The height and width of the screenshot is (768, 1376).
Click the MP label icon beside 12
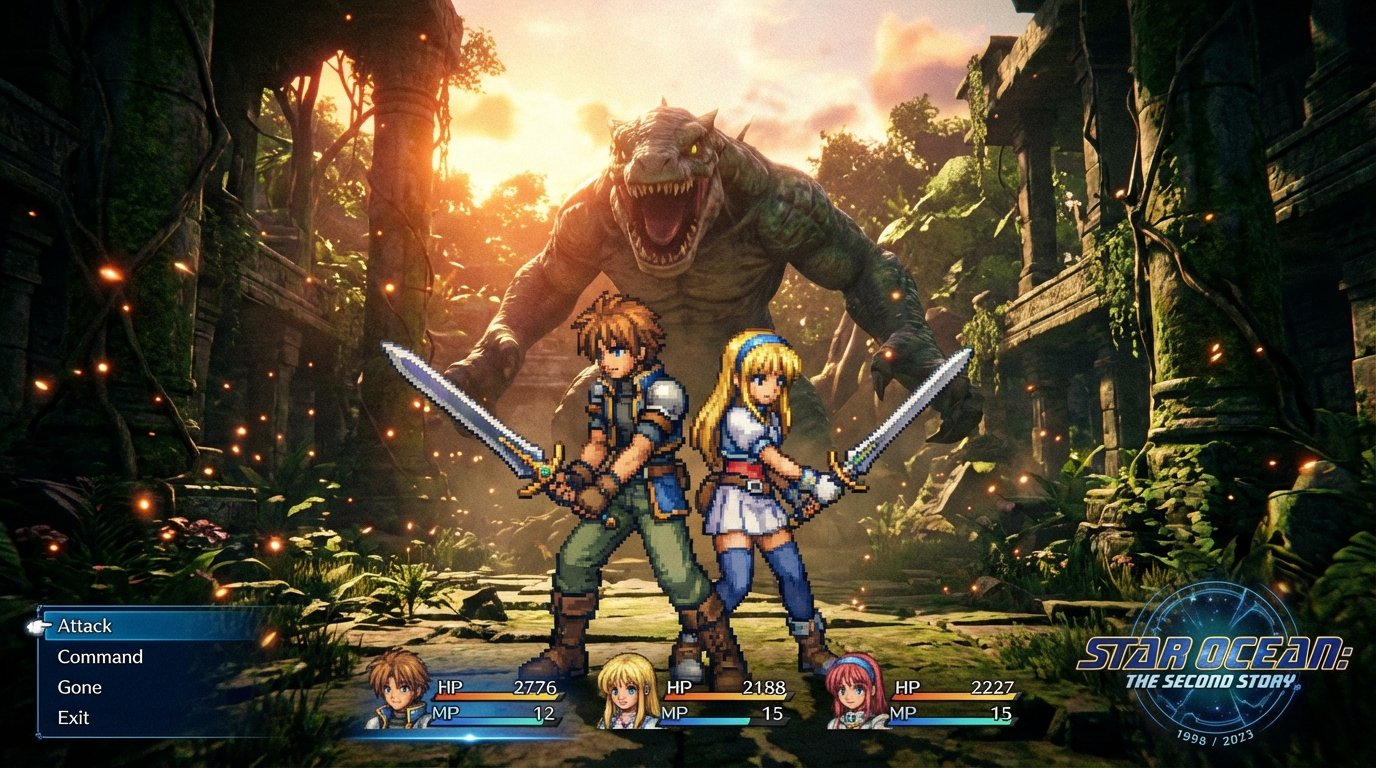click(446, 712)
